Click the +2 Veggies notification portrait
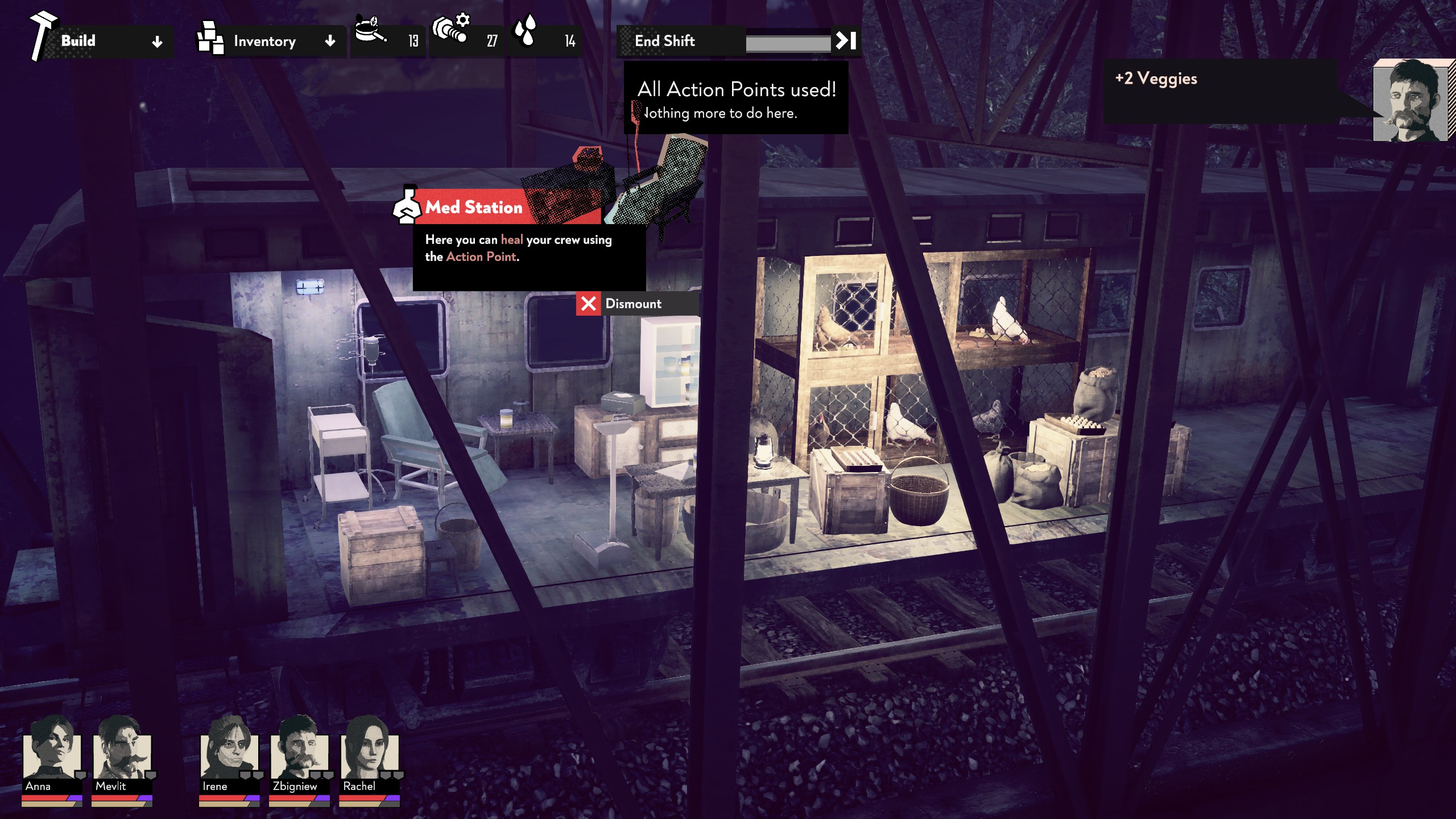 1410,101
